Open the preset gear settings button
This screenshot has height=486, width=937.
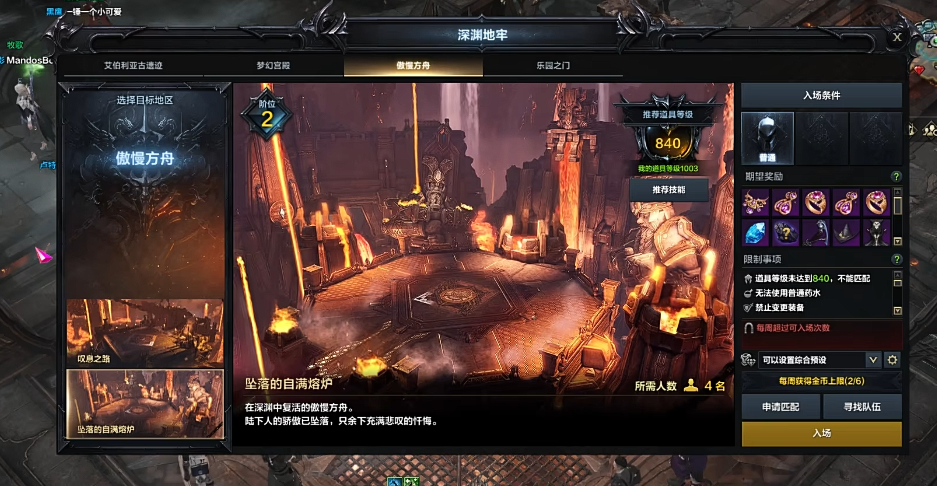tap(893, 359)
